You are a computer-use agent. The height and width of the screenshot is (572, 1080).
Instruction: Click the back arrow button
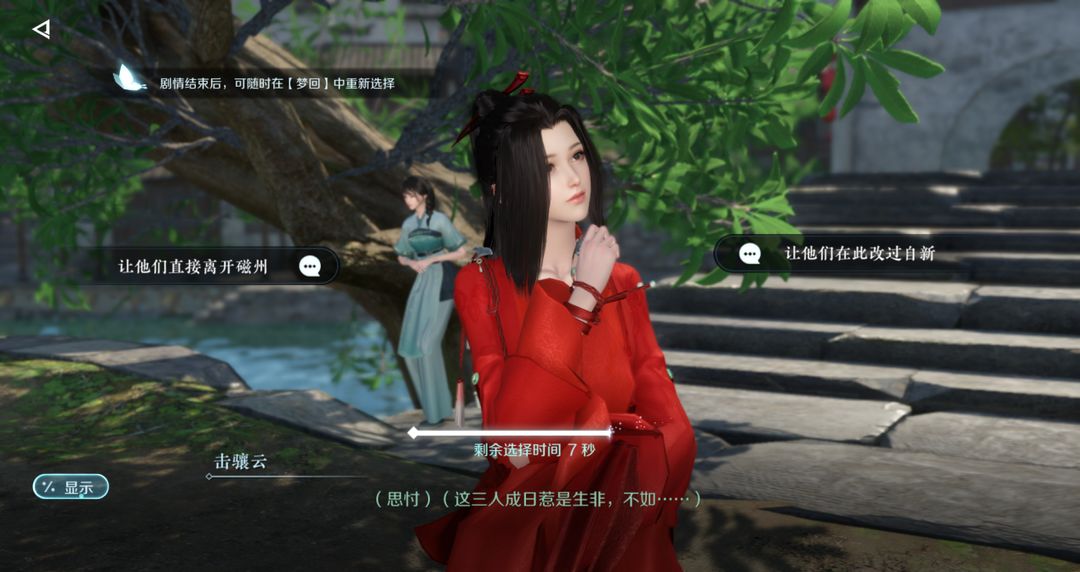41,29
